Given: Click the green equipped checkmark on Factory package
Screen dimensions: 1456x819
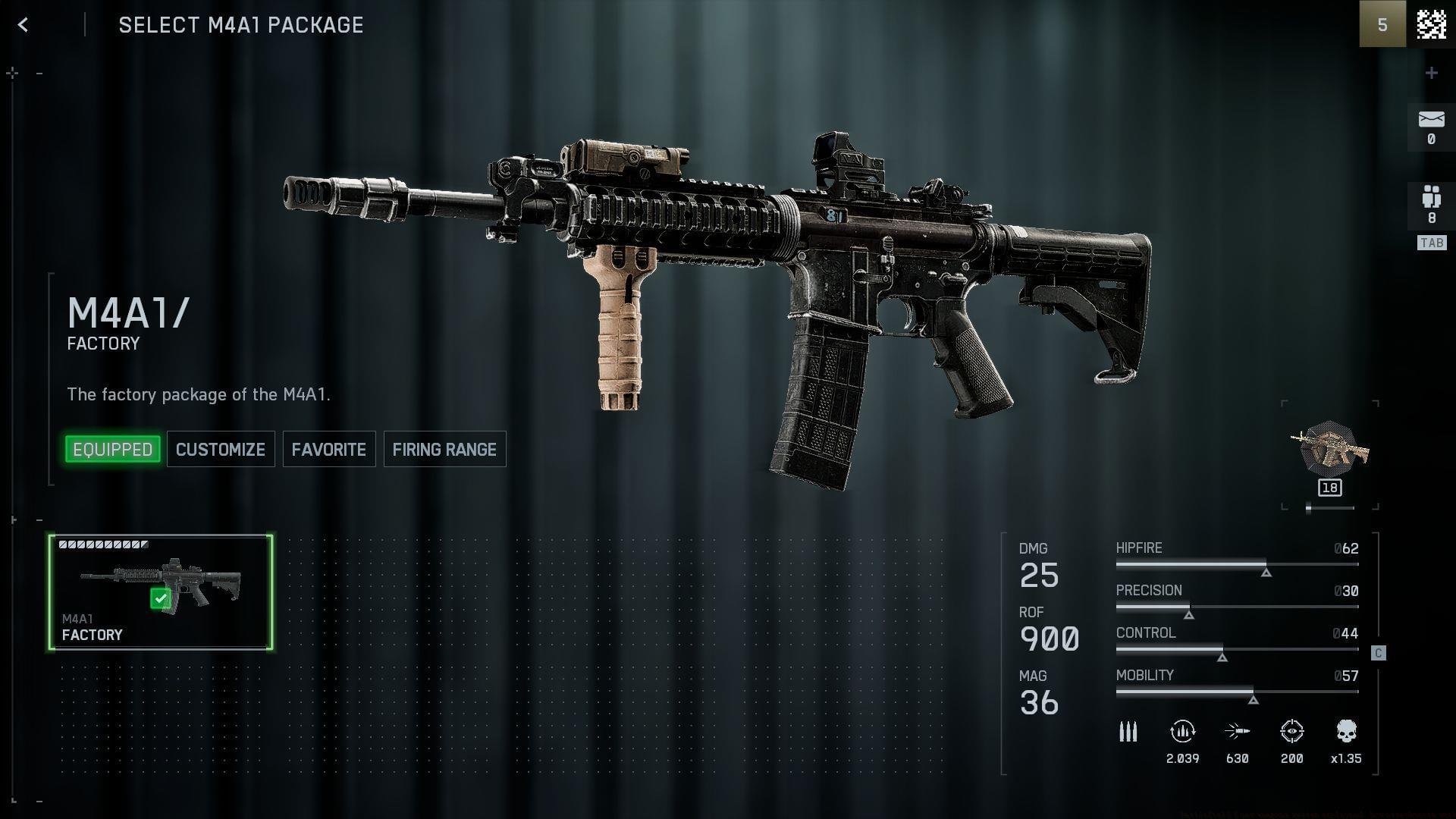Looking at the screenshot, I should pyautogui.click(x=160, y=598).
